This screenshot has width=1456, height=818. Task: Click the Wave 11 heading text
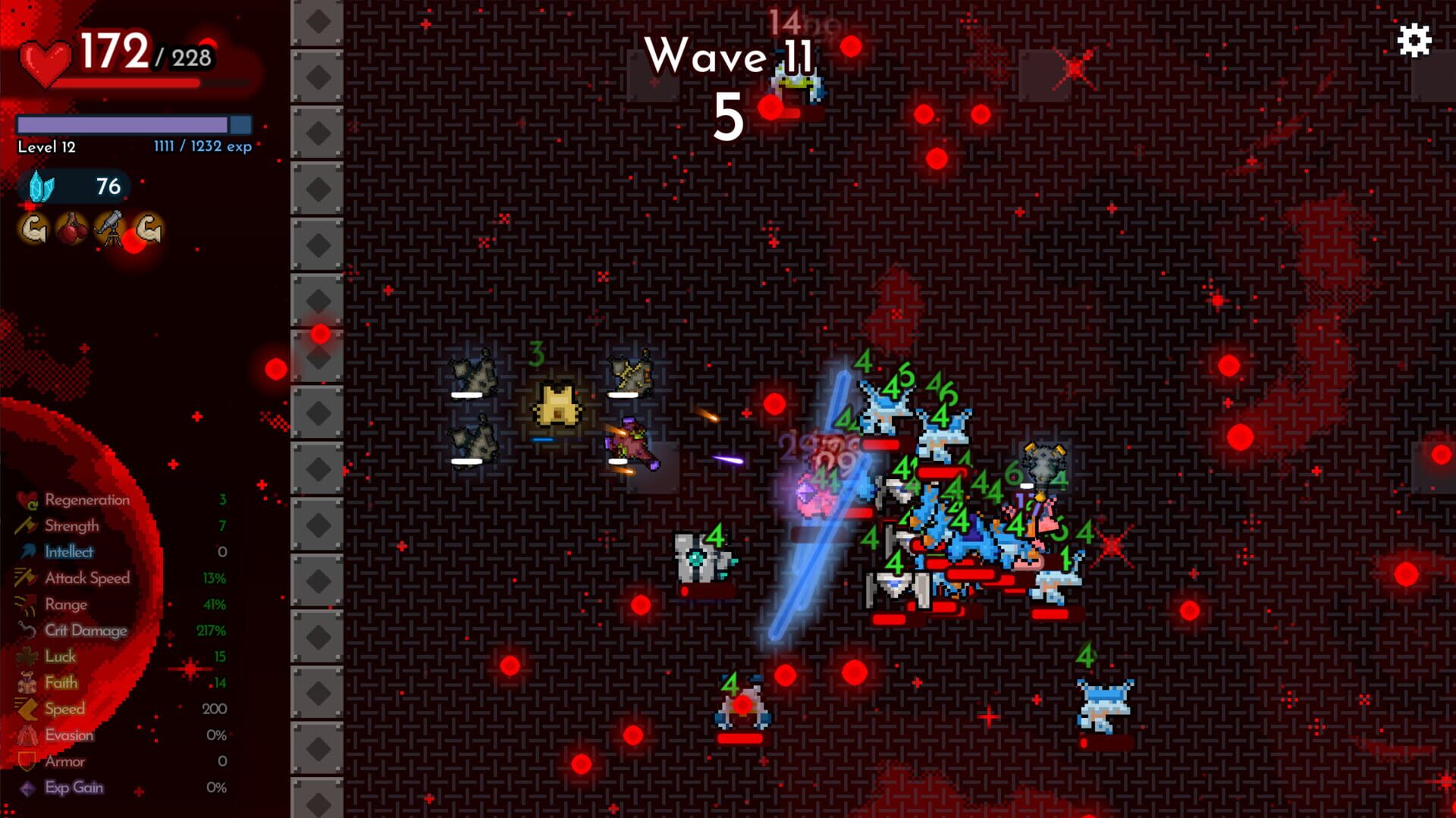point(730,55)
